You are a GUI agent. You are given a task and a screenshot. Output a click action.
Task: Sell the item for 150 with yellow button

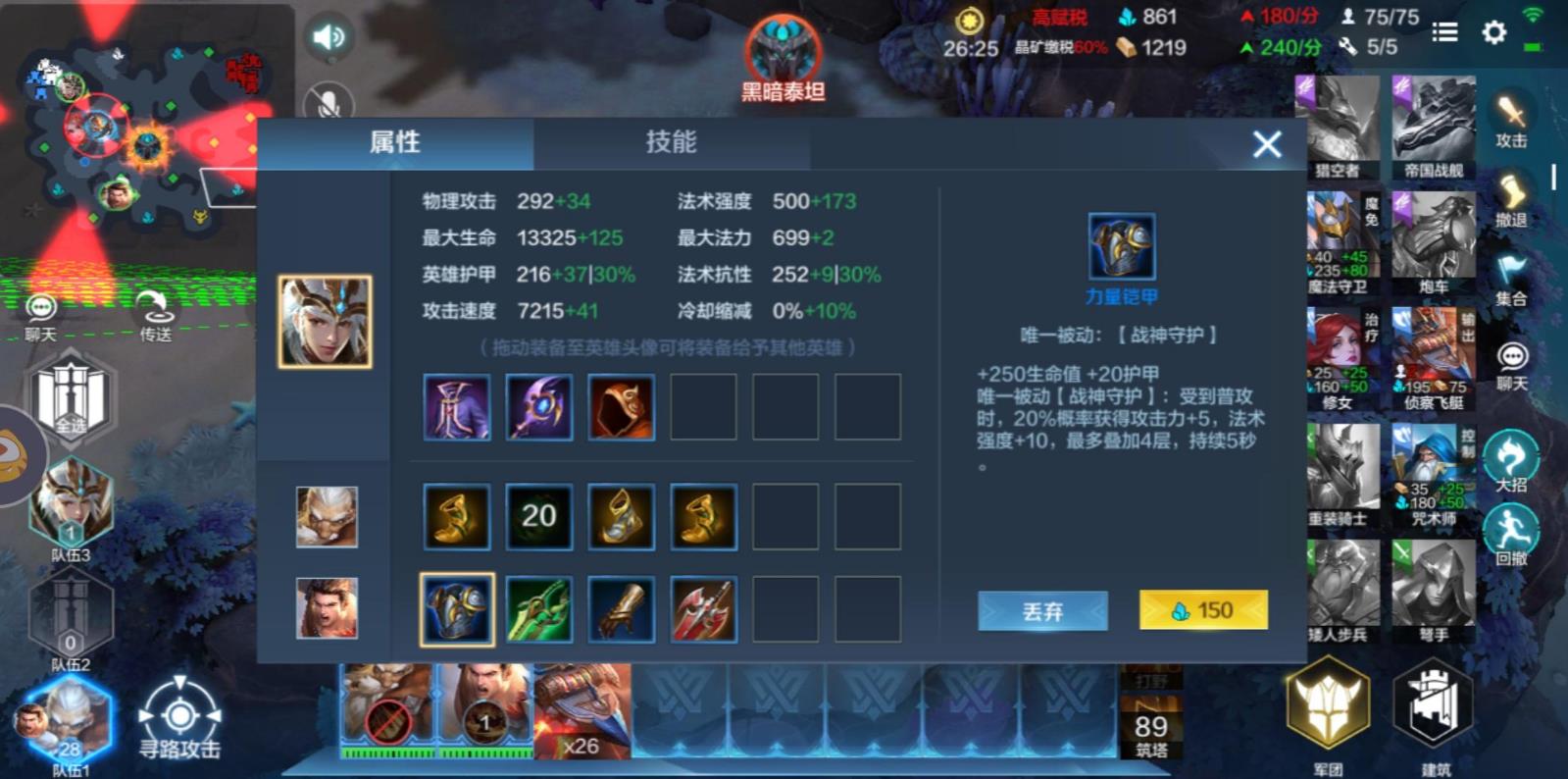[1202, 609]
